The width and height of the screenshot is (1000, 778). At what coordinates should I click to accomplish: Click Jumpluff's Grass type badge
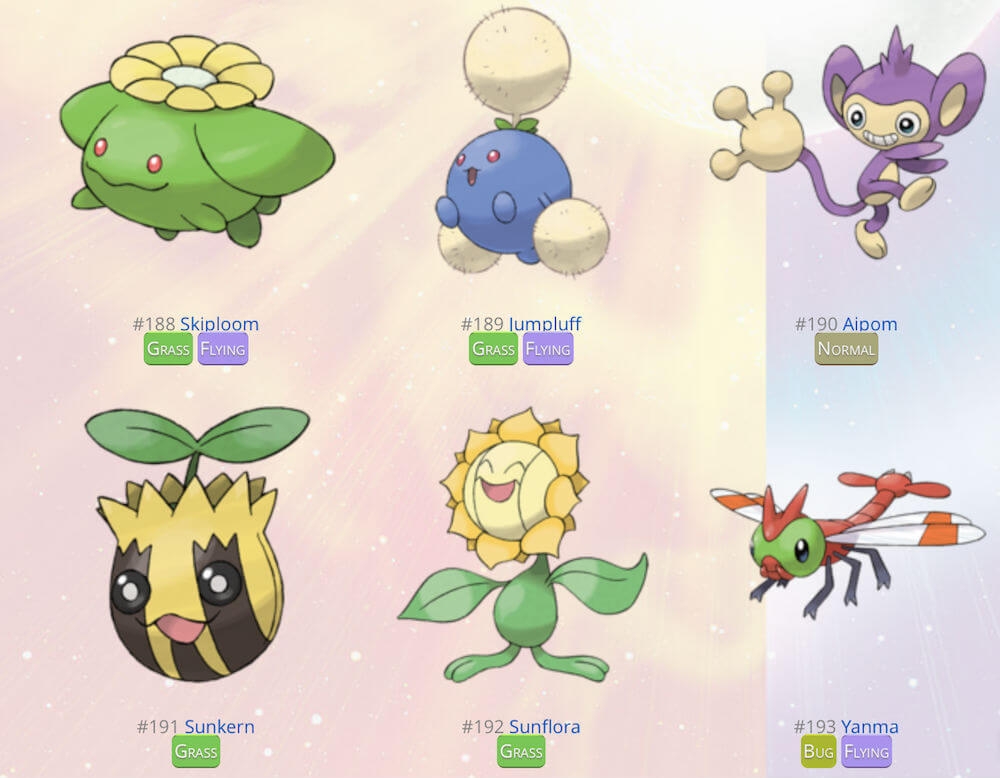coord(494,349)
